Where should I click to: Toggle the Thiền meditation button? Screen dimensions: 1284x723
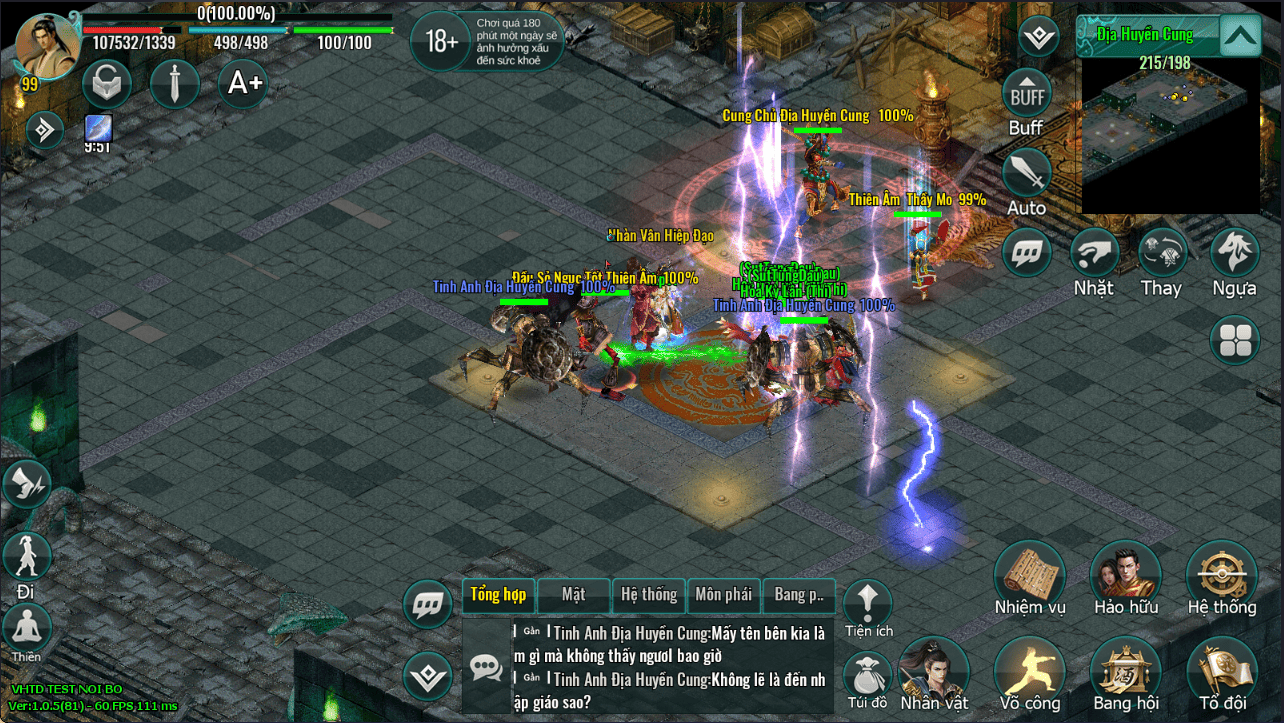27,629
